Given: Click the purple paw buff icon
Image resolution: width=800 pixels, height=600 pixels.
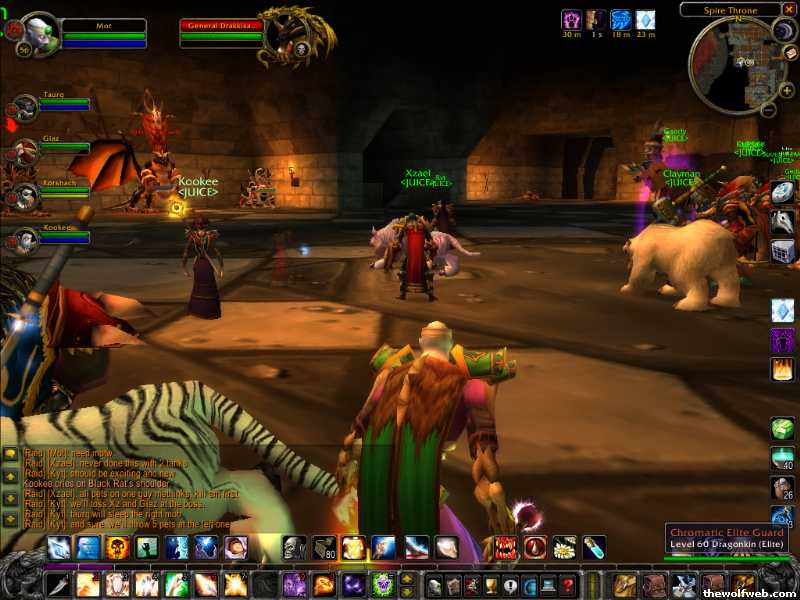Looking at the screenshot, I should [572, 20].
